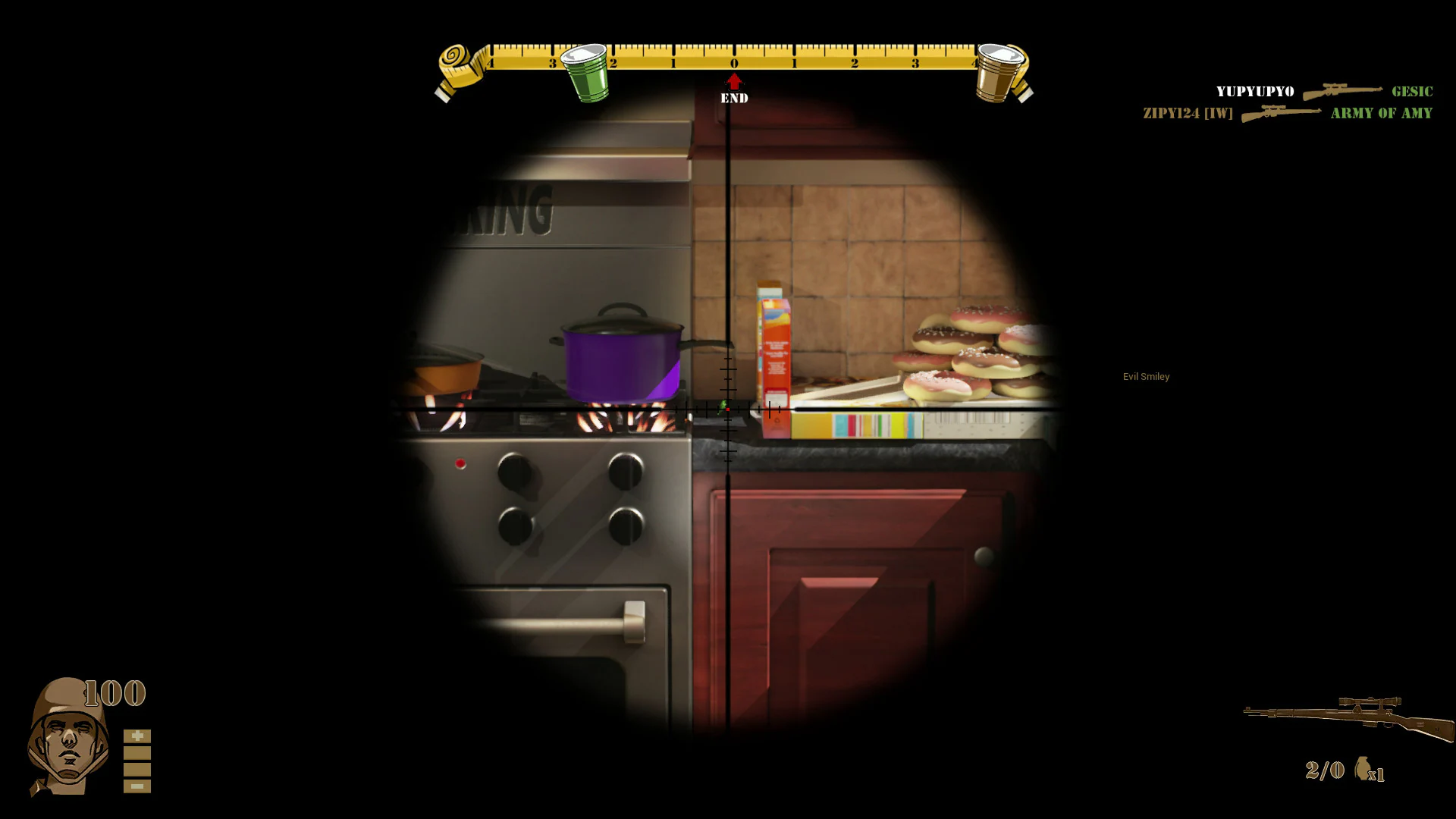
Task: Click the rifle icon beside YUPYUPYO kill message
Action: click(x=1344, y=91)
